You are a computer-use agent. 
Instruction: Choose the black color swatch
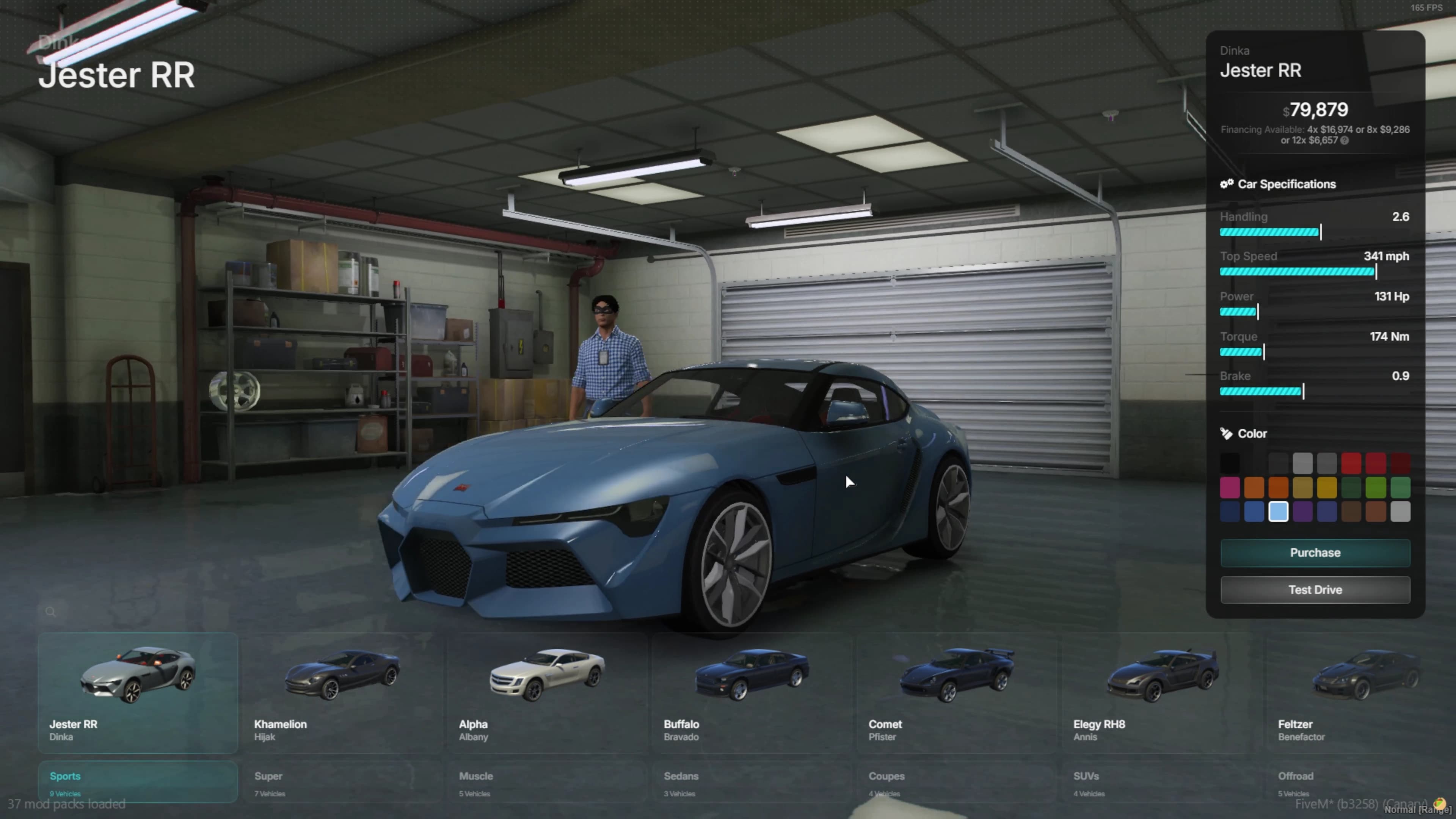pyautogui.click(x=1230, y=463)
